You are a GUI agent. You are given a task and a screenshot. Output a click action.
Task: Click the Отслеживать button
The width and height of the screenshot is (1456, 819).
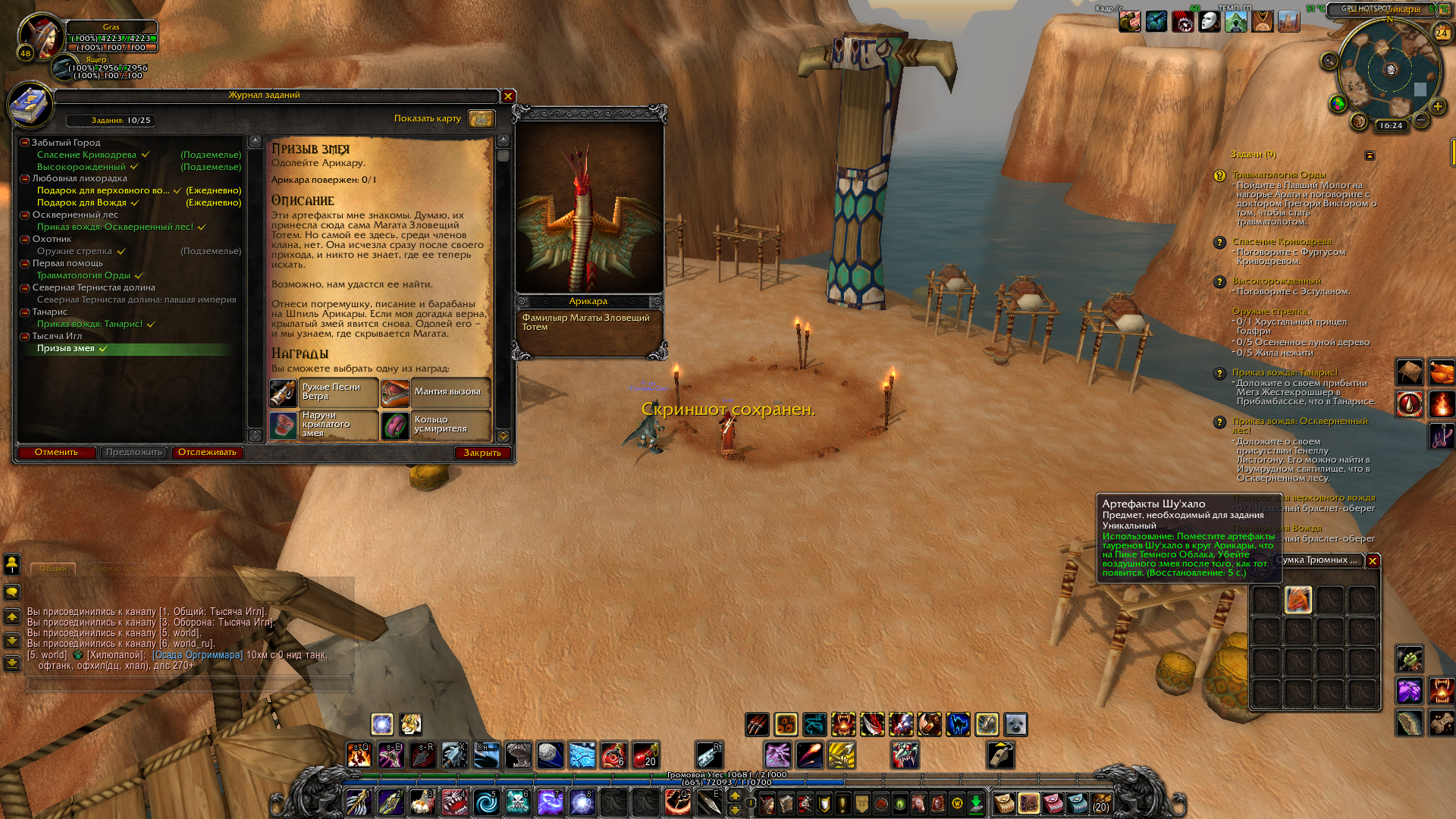tap(207, 453)
